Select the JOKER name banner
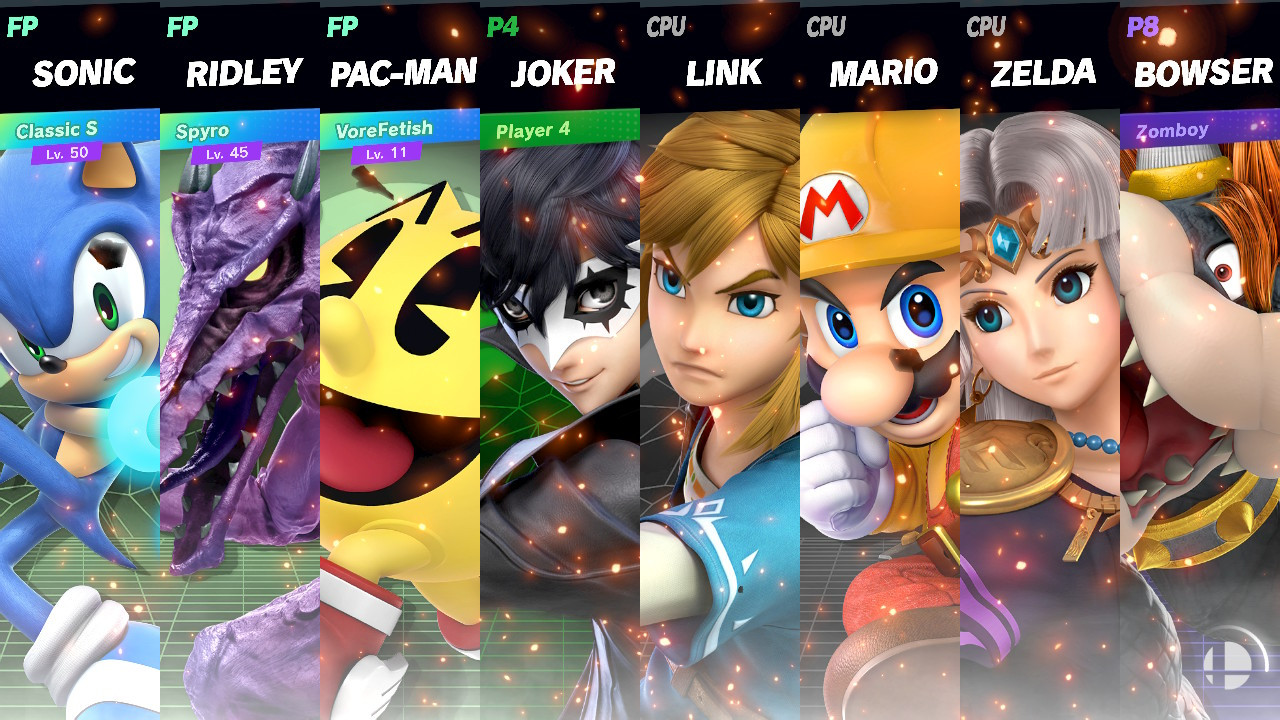Screen dimensions: 1280x720 (x=560, y=72)
